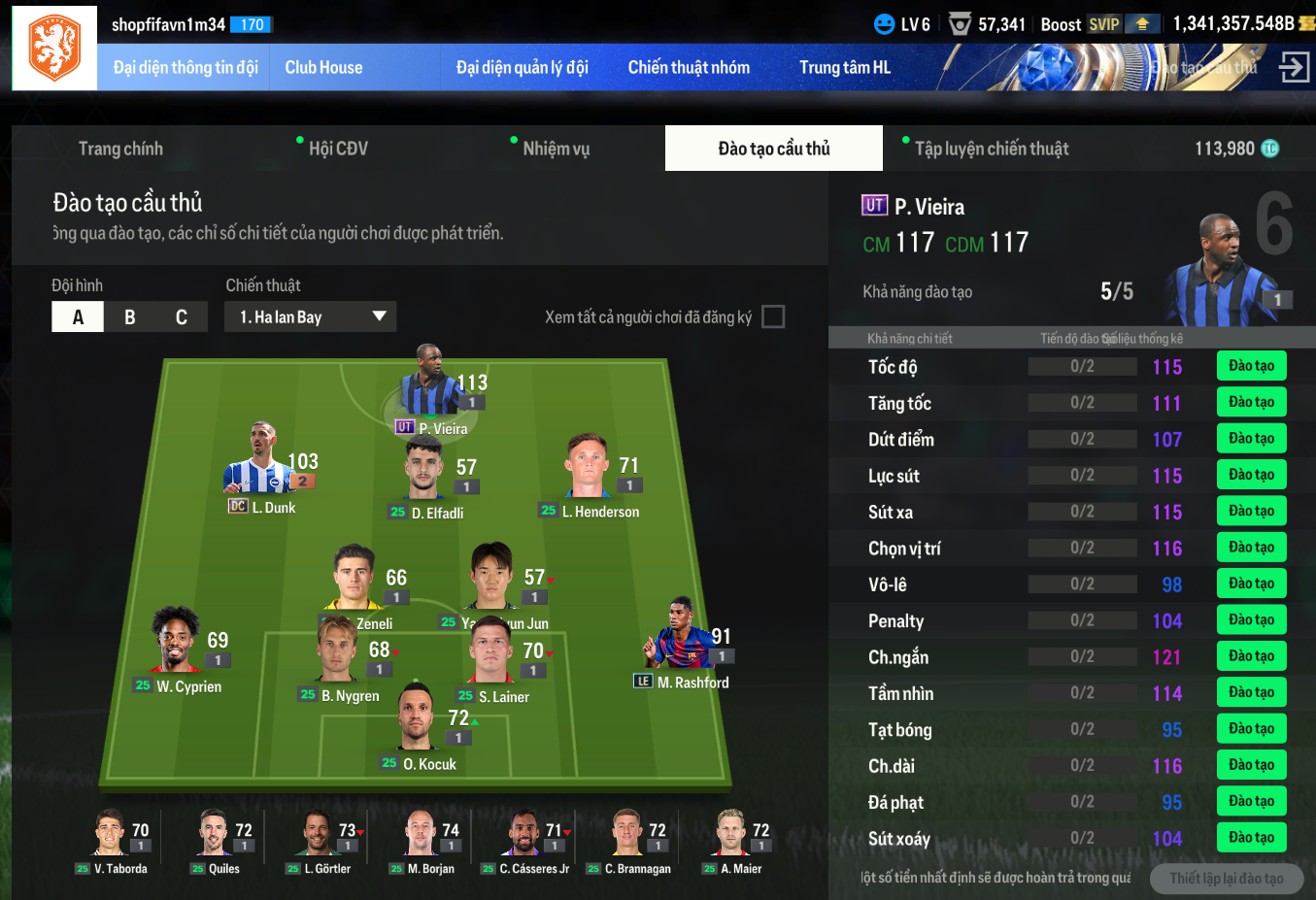Open Trung tâm HL menu
The image size is (1316, 900).
tap(844, 68)
